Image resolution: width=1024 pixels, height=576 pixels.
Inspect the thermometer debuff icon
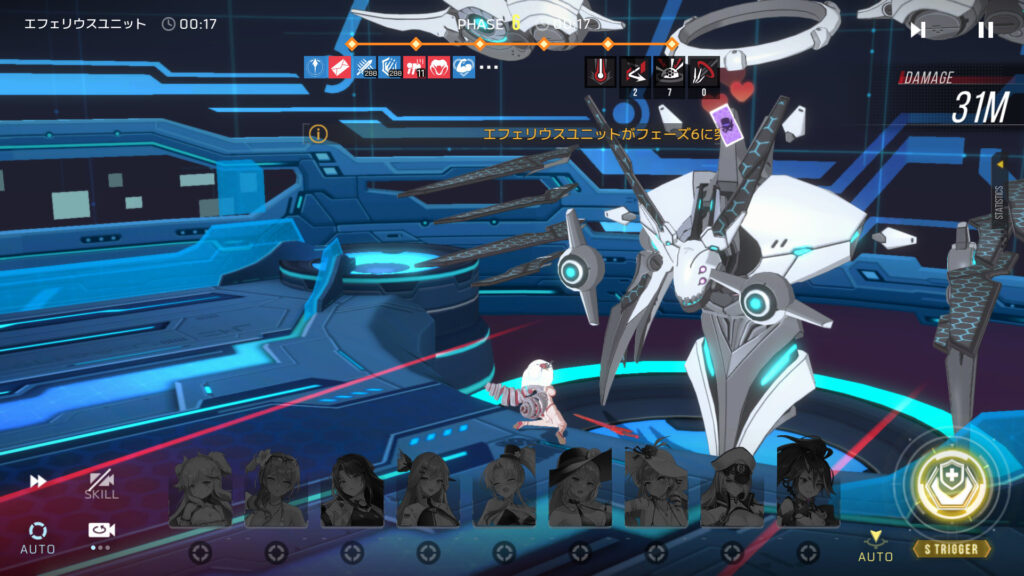[600, 71]
